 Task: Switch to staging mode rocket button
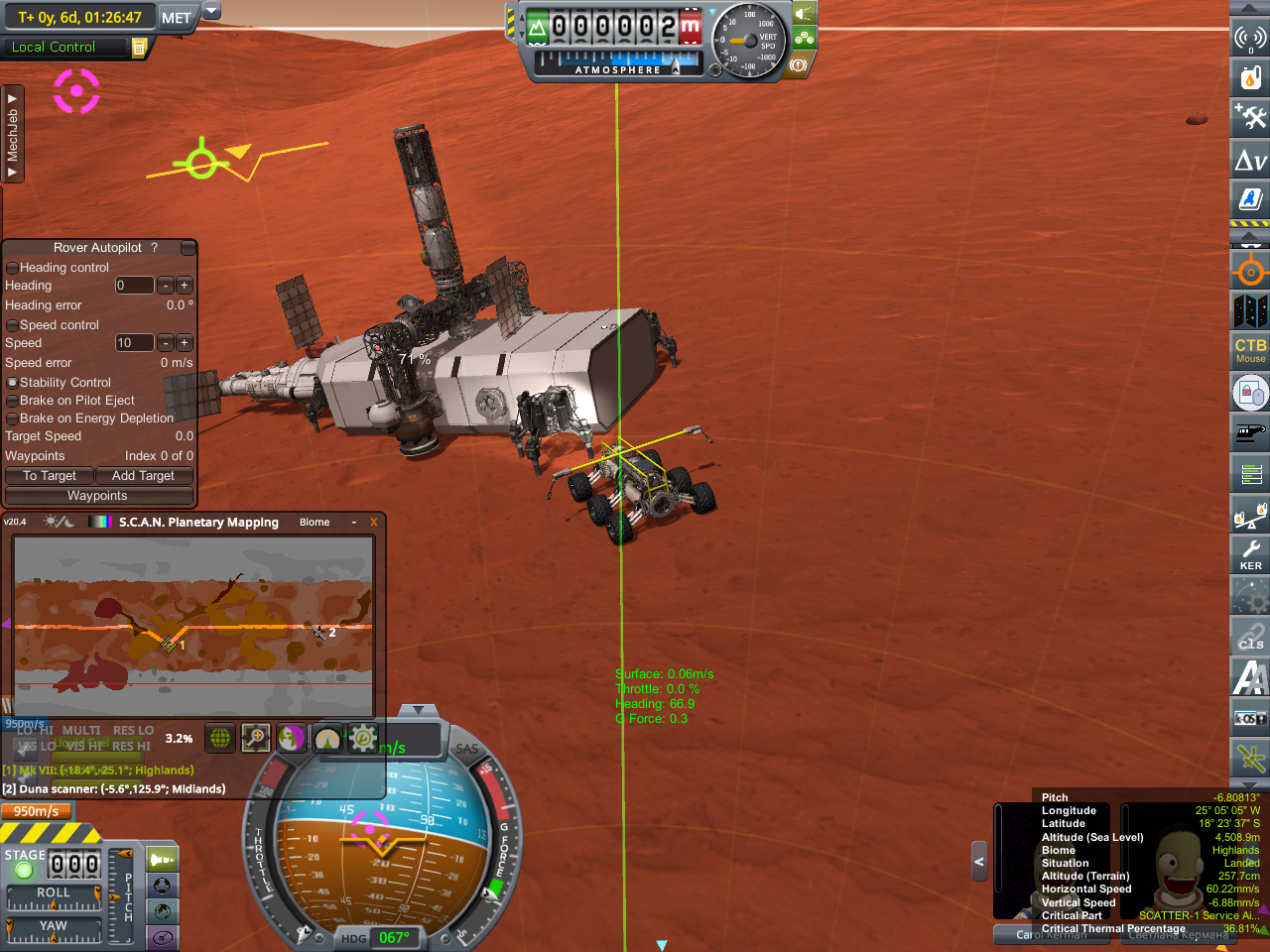(162, 859)
